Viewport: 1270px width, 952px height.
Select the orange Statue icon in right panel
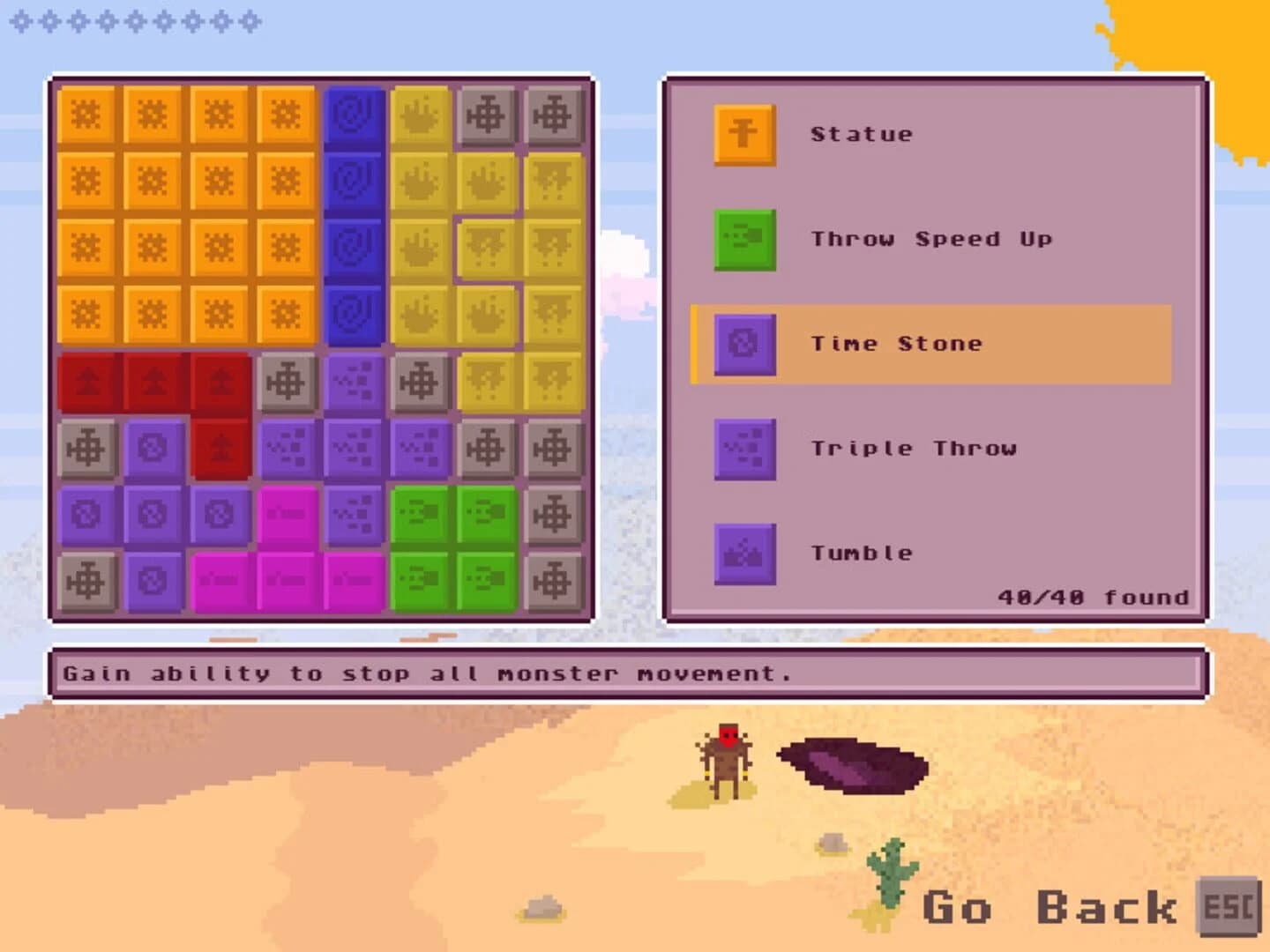743,134
